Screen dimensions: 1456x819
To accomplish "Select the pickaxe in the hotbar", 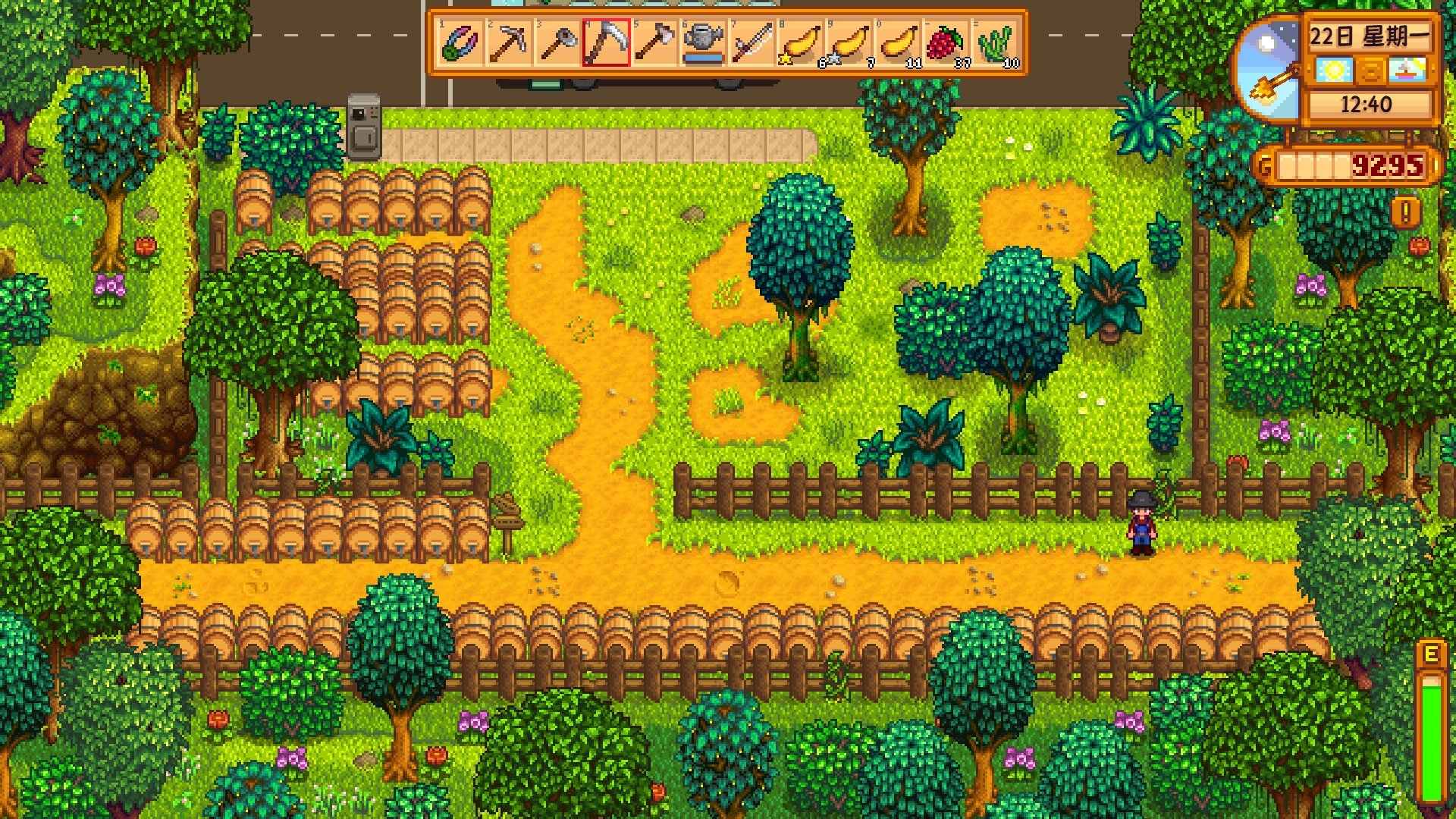I will tap(508, 42).
